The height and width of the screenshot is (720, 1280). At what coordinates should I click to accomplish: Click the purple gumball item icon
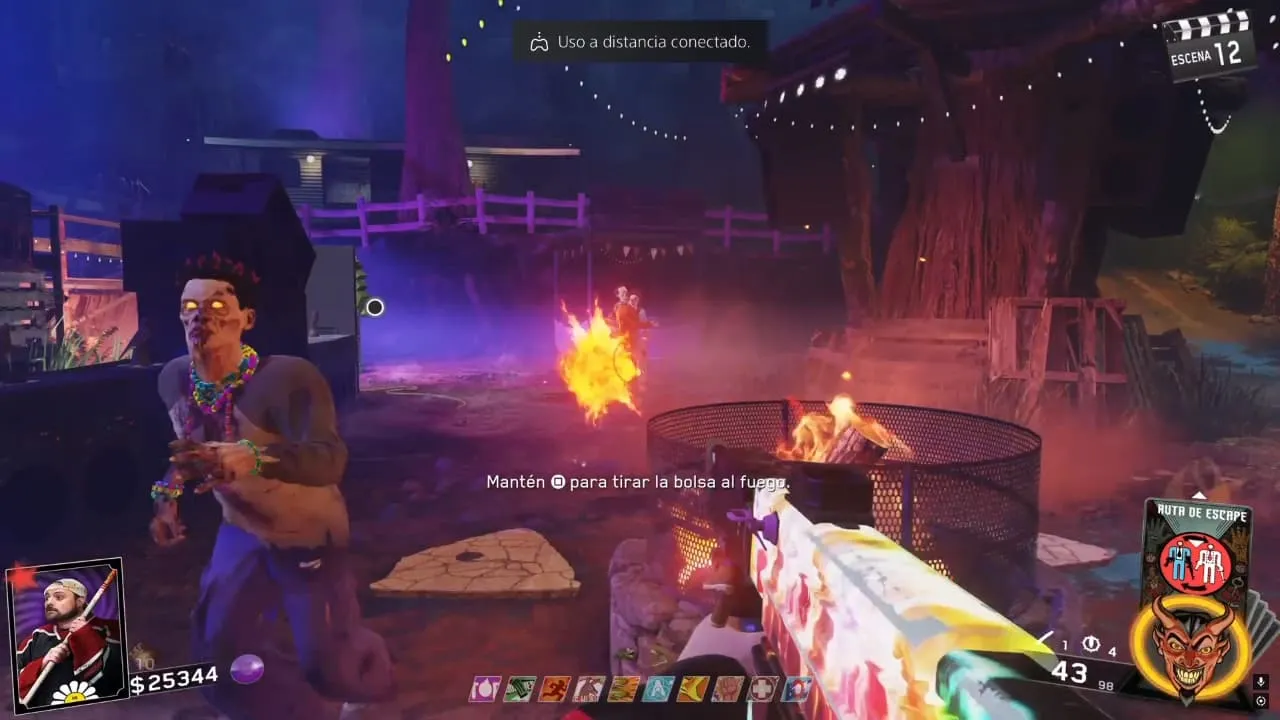(x=246, y=669)
